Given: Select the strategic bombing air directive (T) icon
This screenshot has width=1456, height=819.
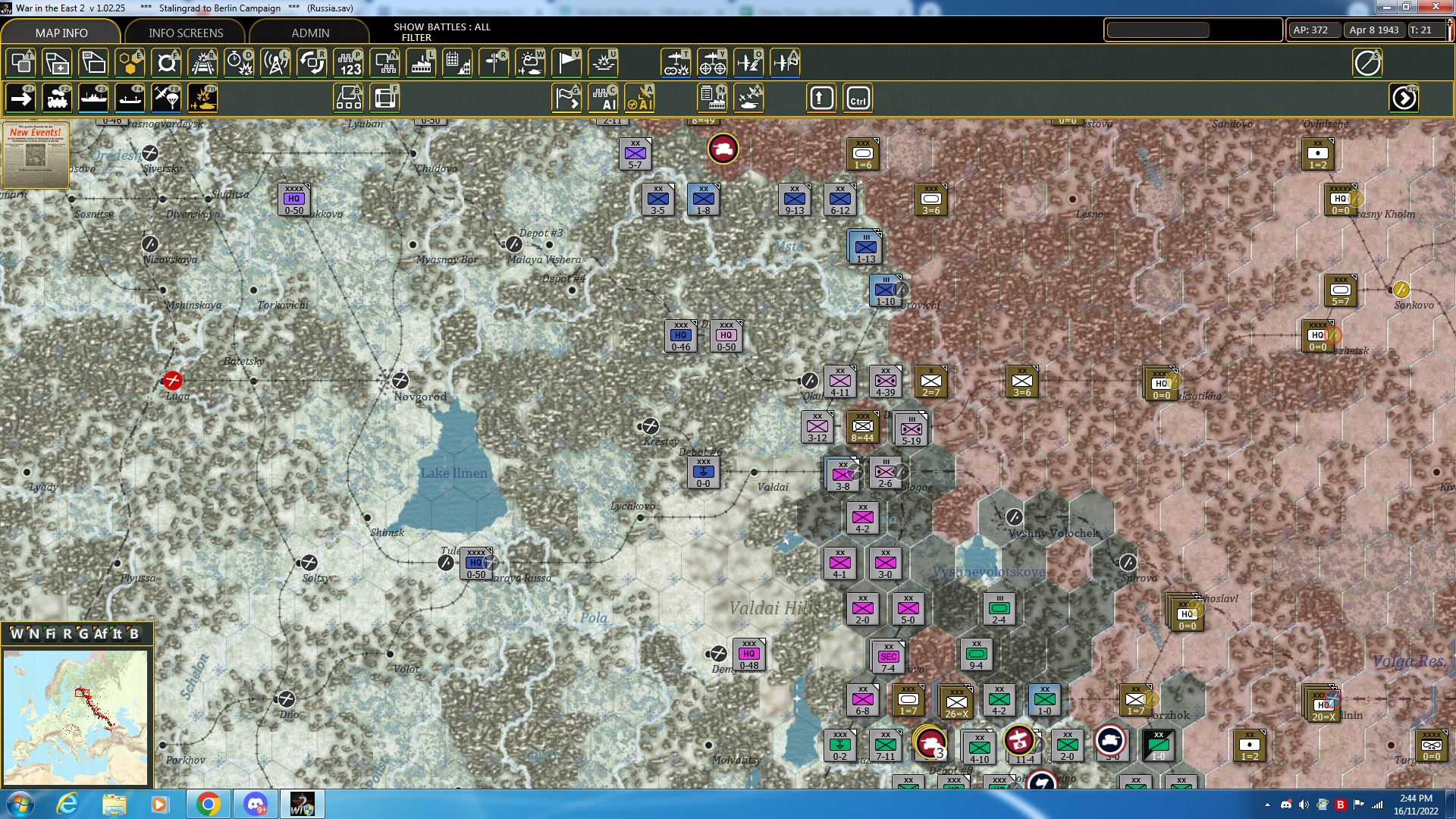Looking at the screenshot, I should point(675,63).
